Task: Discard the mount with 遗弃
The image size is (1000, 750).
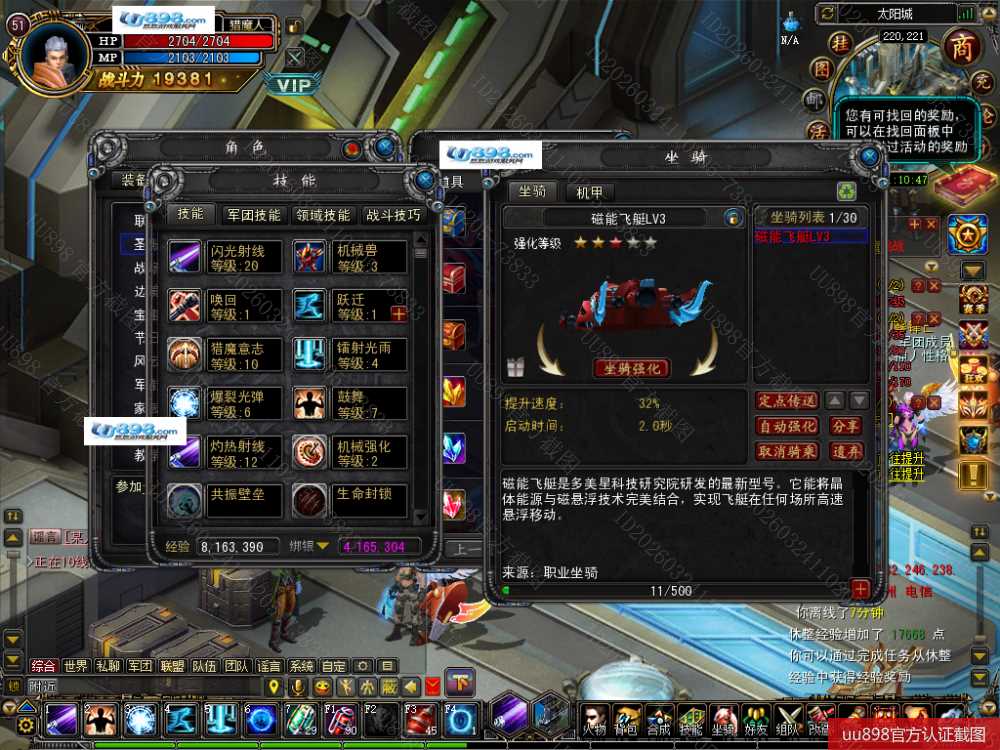Action: 845,452
